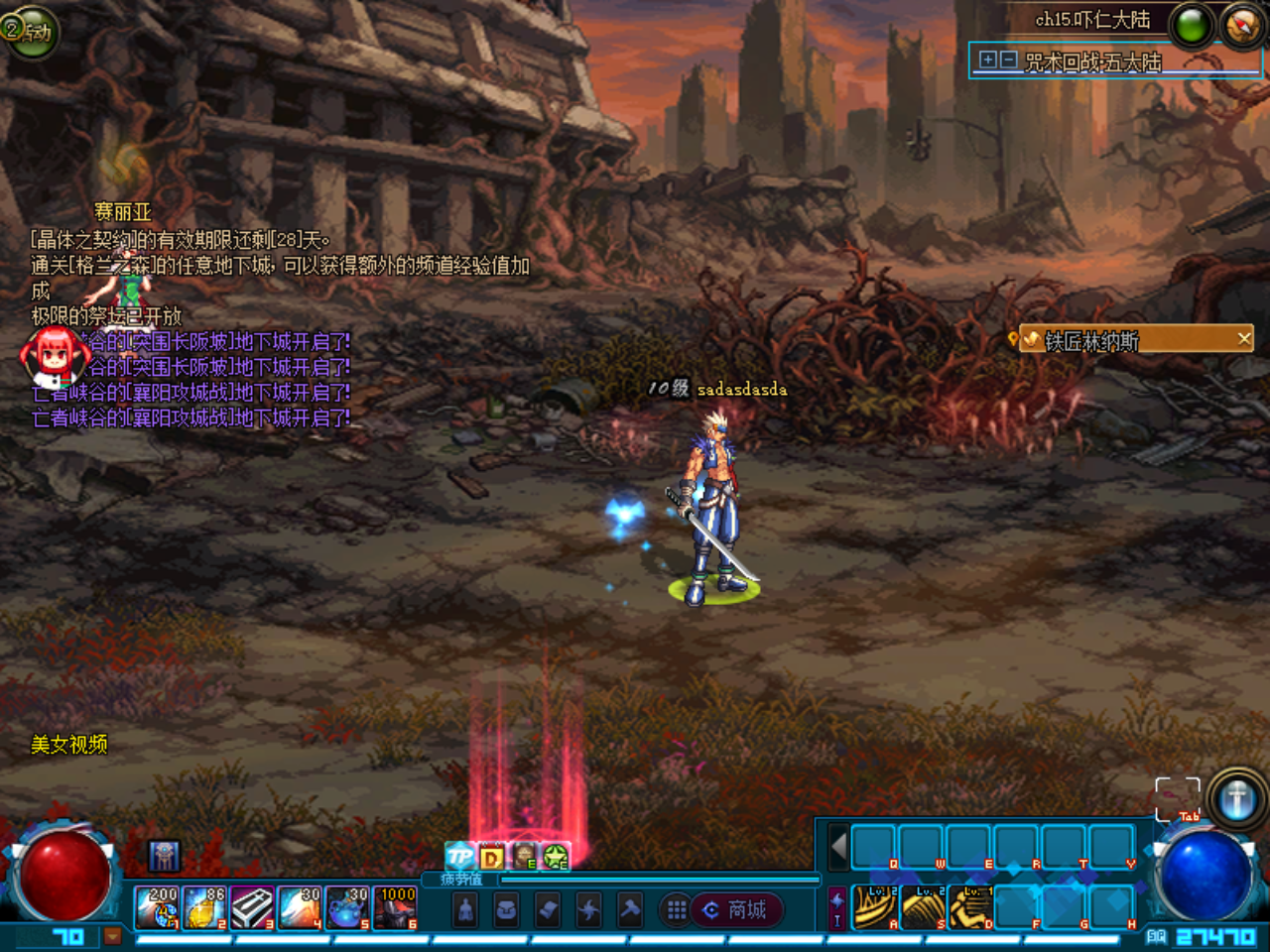This screenshot has height=952, width=1270.
Task: Collapse the quest tracker with the minus button
Action: click(x=1008, y=60)
